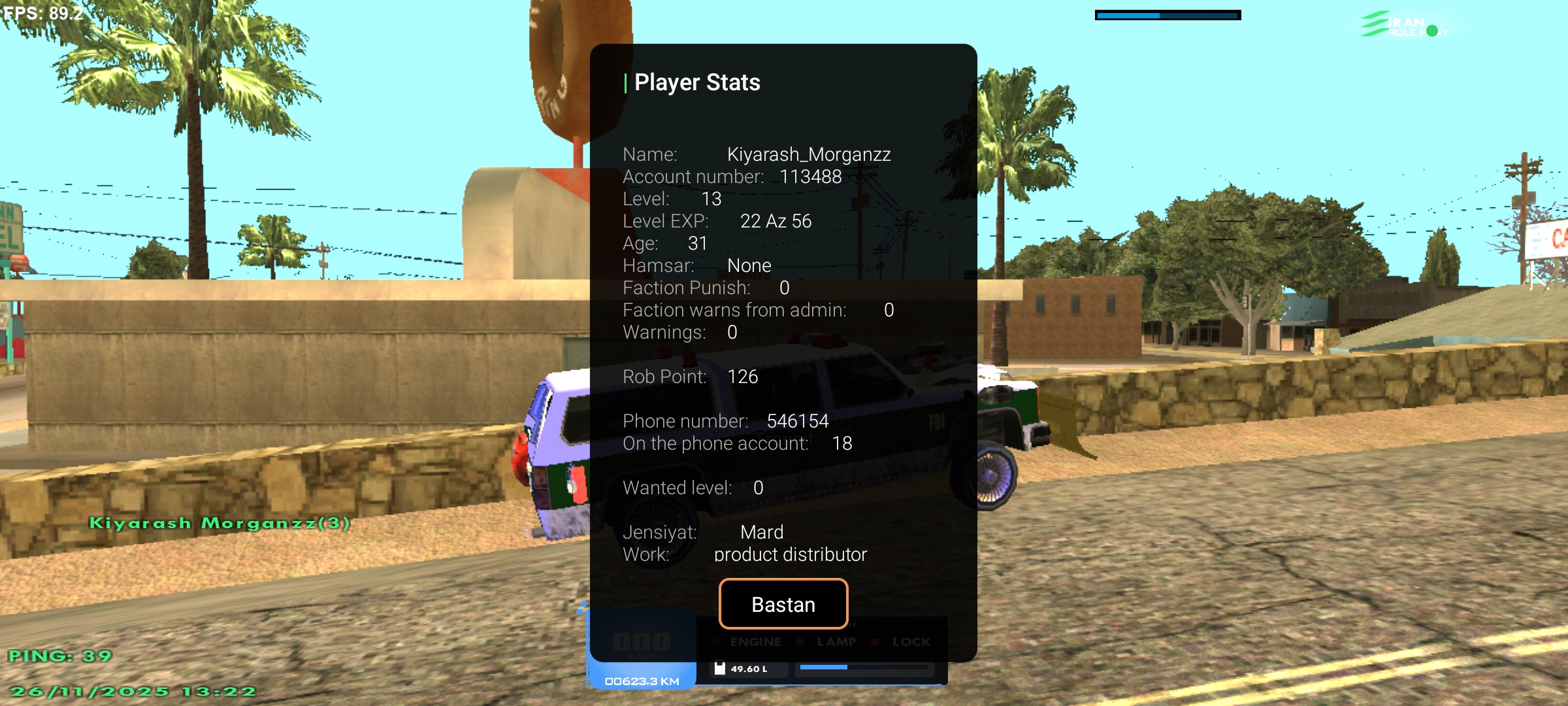Click the 49.60 L fuel amount label

(747, 668)
